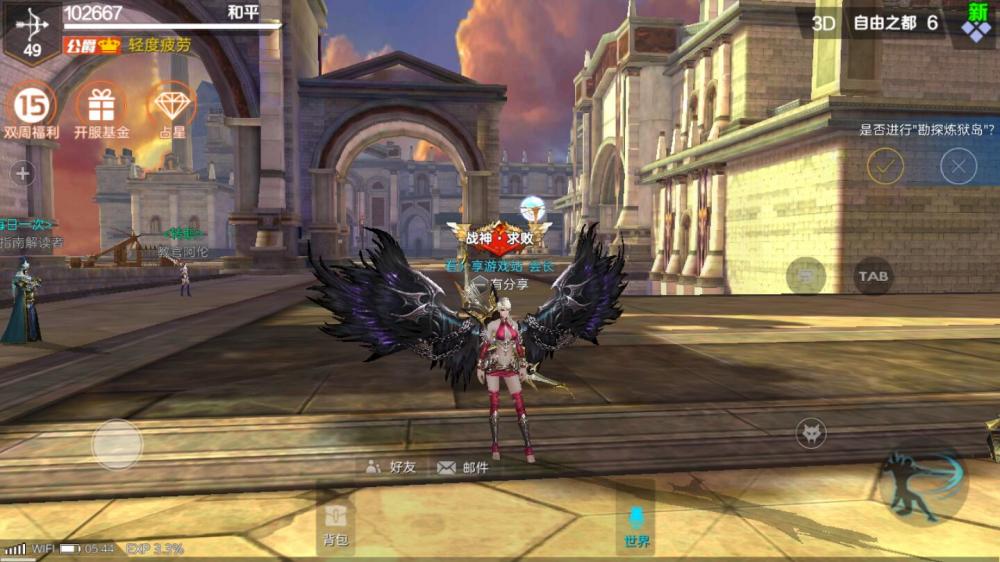1000x562 pixels.
Task: Open the 世界 world chat microphone
Action: [x=636, y=523]
